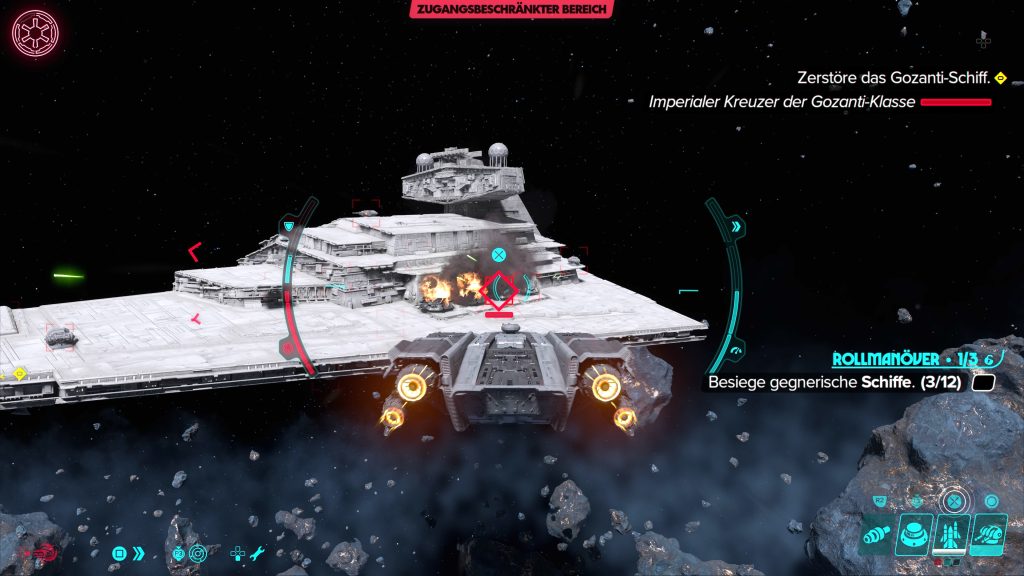Select the 'Besiege gegnerische Schiffe' challenge tracker

click(834, 382)
